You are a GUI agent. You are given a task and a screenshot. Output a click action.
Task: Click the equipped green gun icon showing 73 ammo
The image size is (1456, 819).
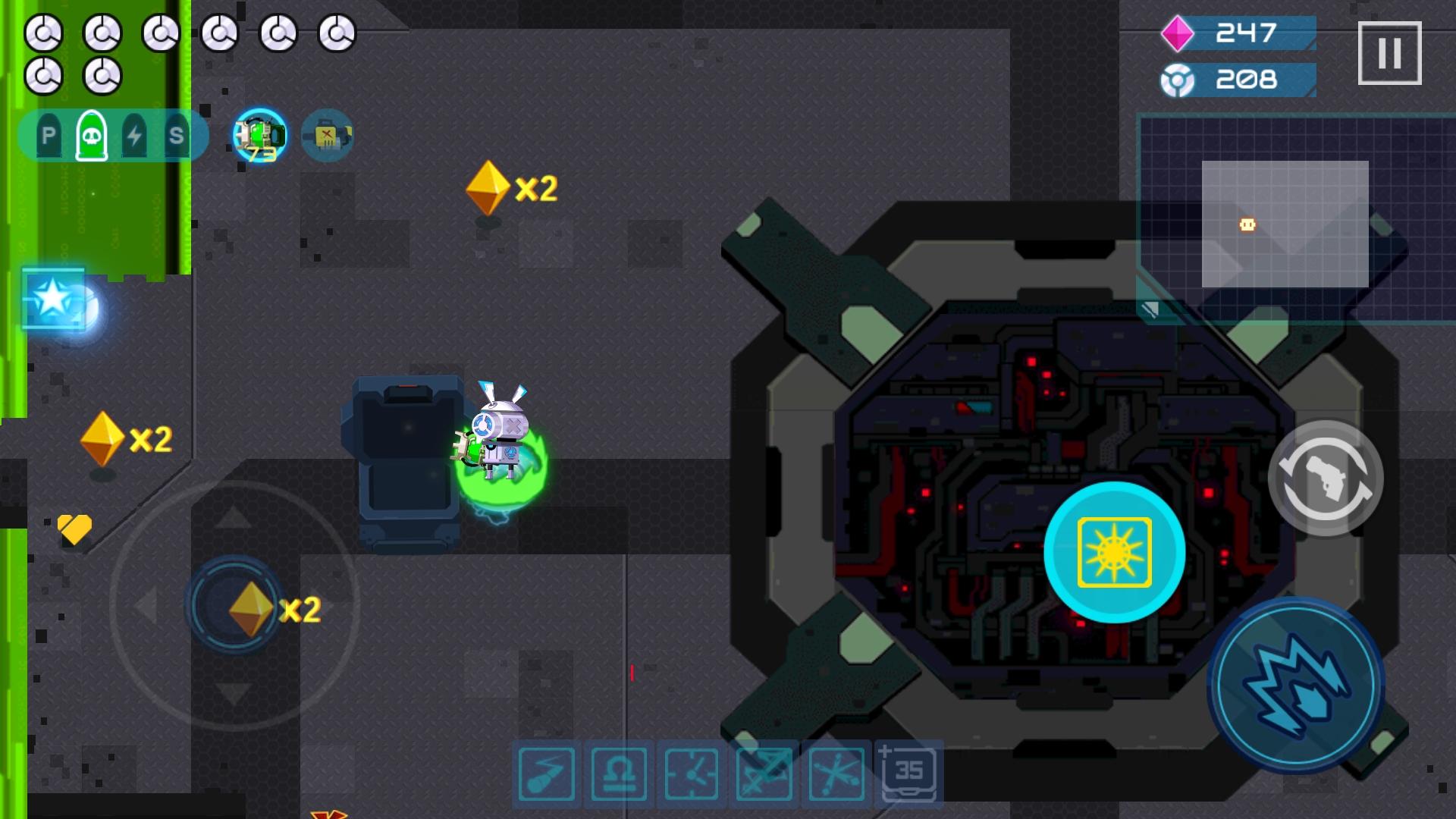259,135
